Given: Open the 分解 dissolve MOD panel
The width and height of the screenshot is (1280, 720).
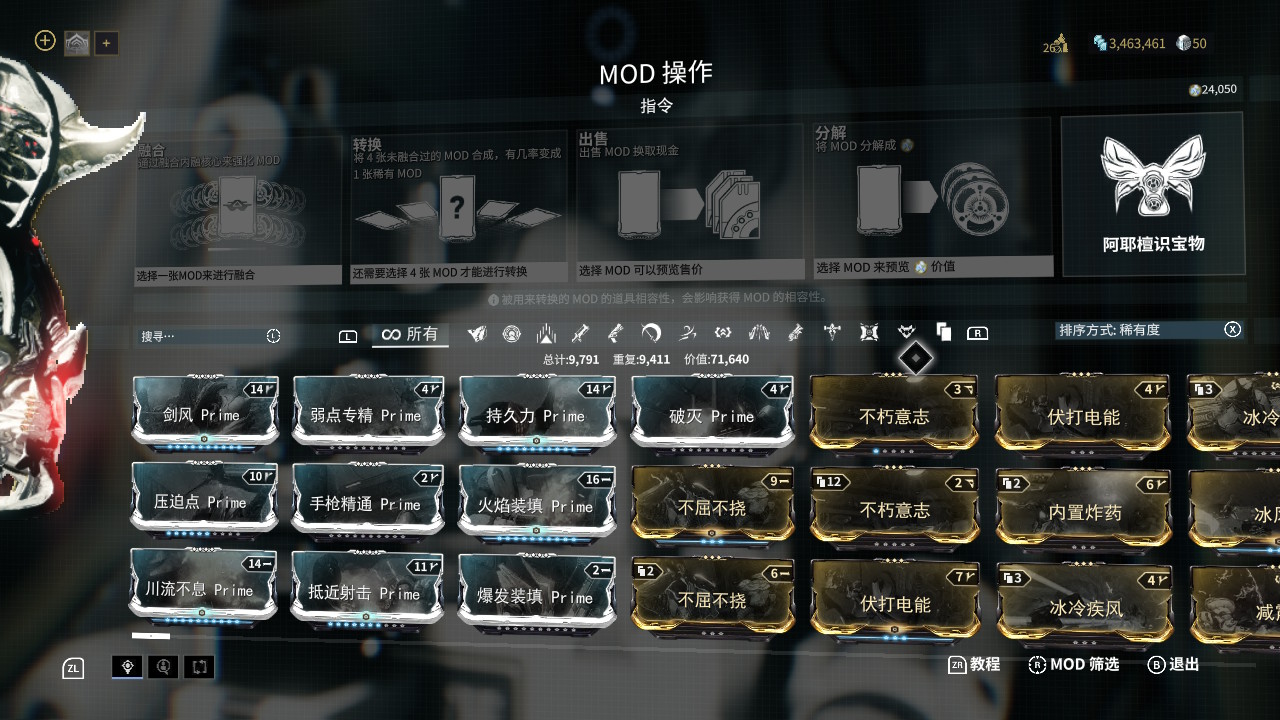Looking at the screenshot, I should 932,197.
